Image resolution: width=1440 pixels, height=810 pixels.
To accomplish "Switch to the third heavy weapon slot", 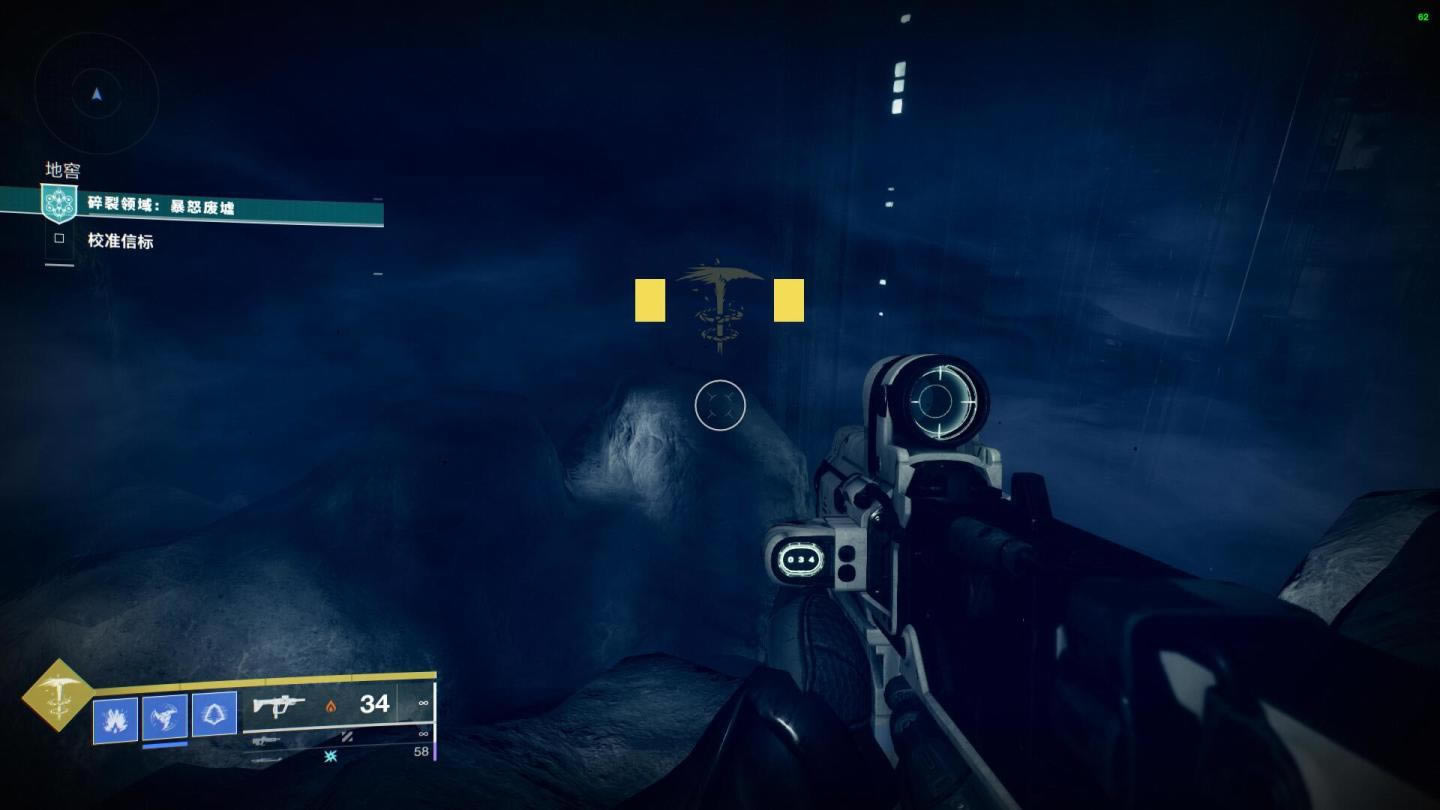I will (x=267, y=759).
